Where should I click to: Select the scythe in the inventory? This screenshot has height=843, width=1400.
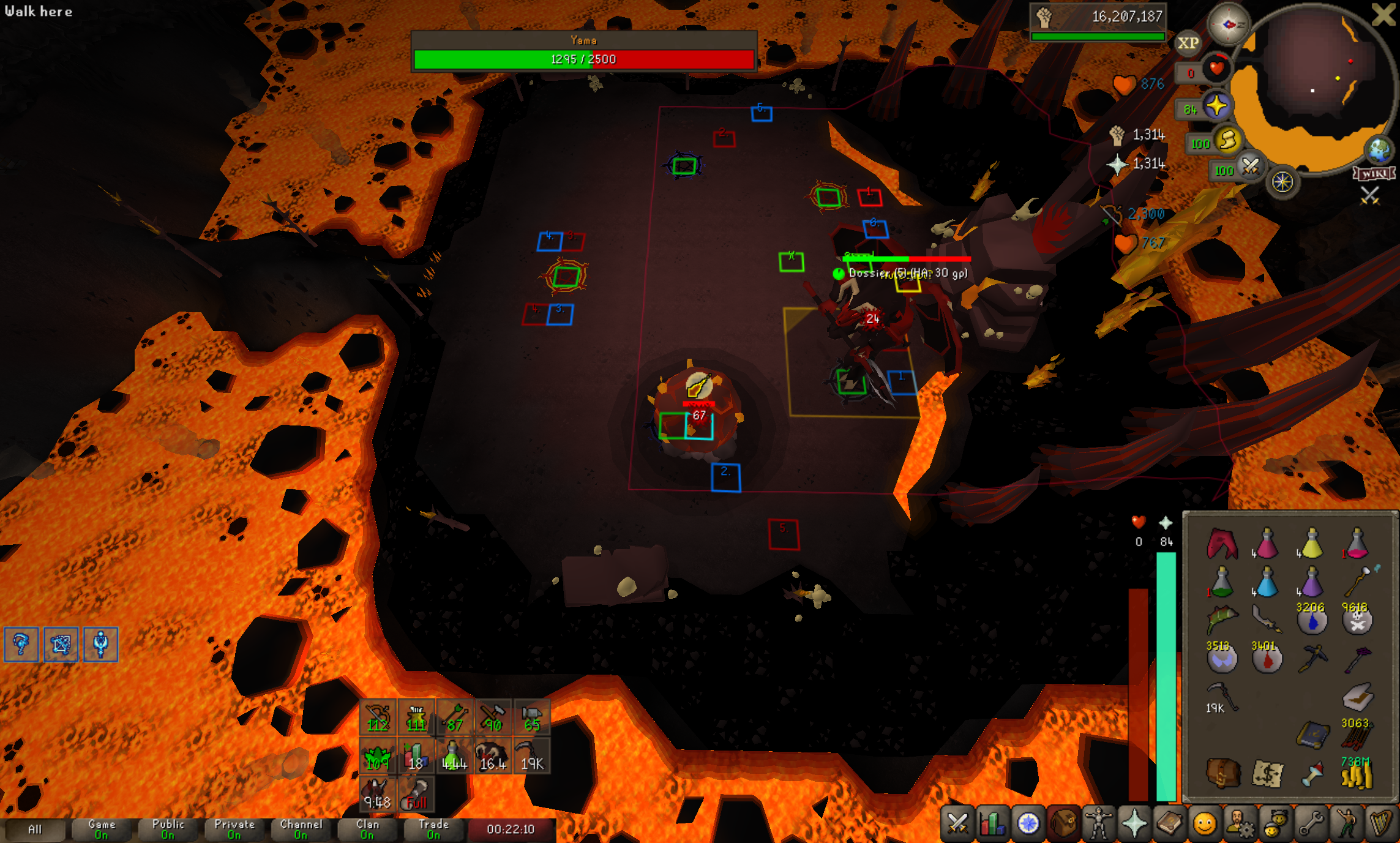click(x=1222, y=697)
